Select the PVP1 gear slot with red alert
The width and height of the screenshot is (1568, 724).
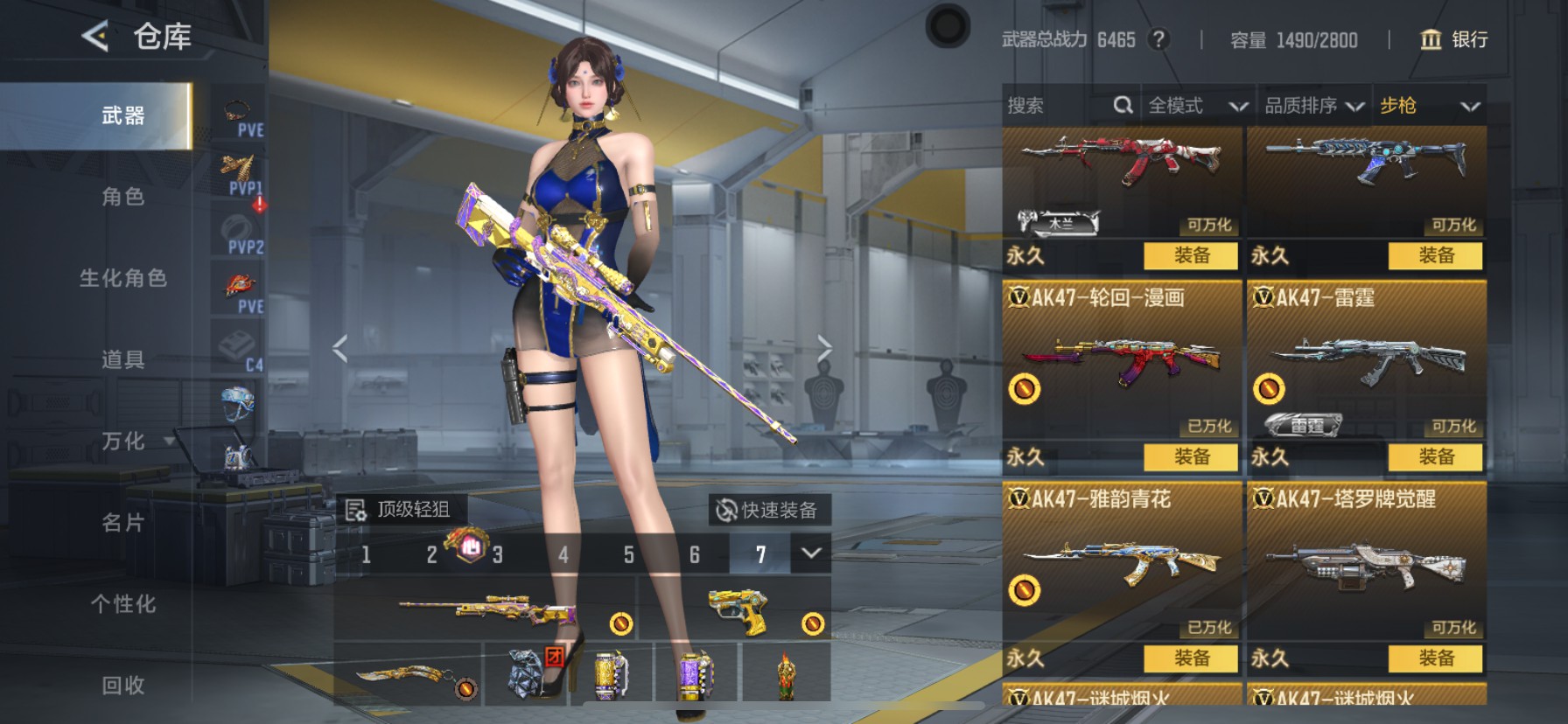point(237,171)
